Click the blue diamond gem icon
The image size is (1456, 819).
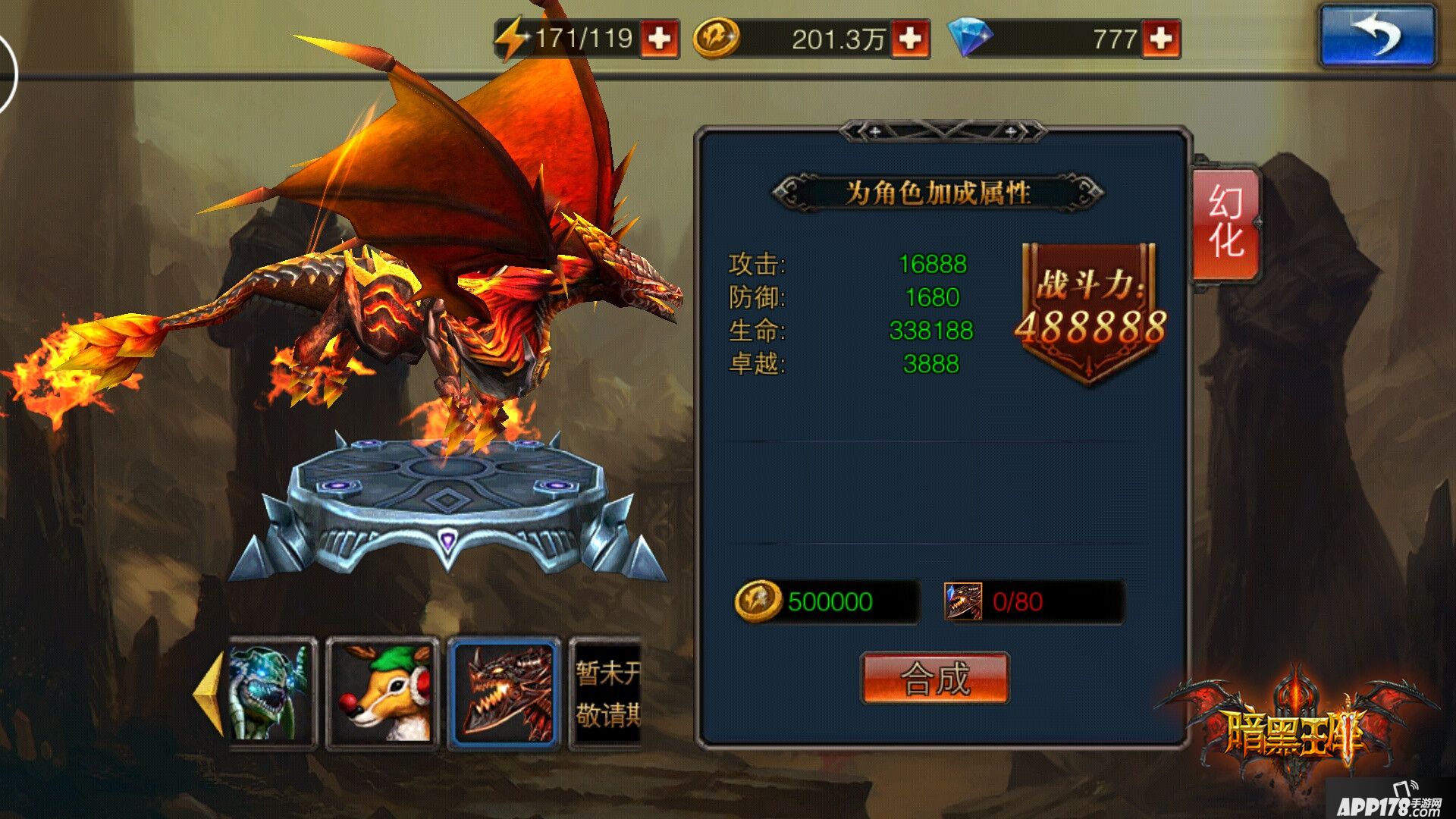[971, 36]
